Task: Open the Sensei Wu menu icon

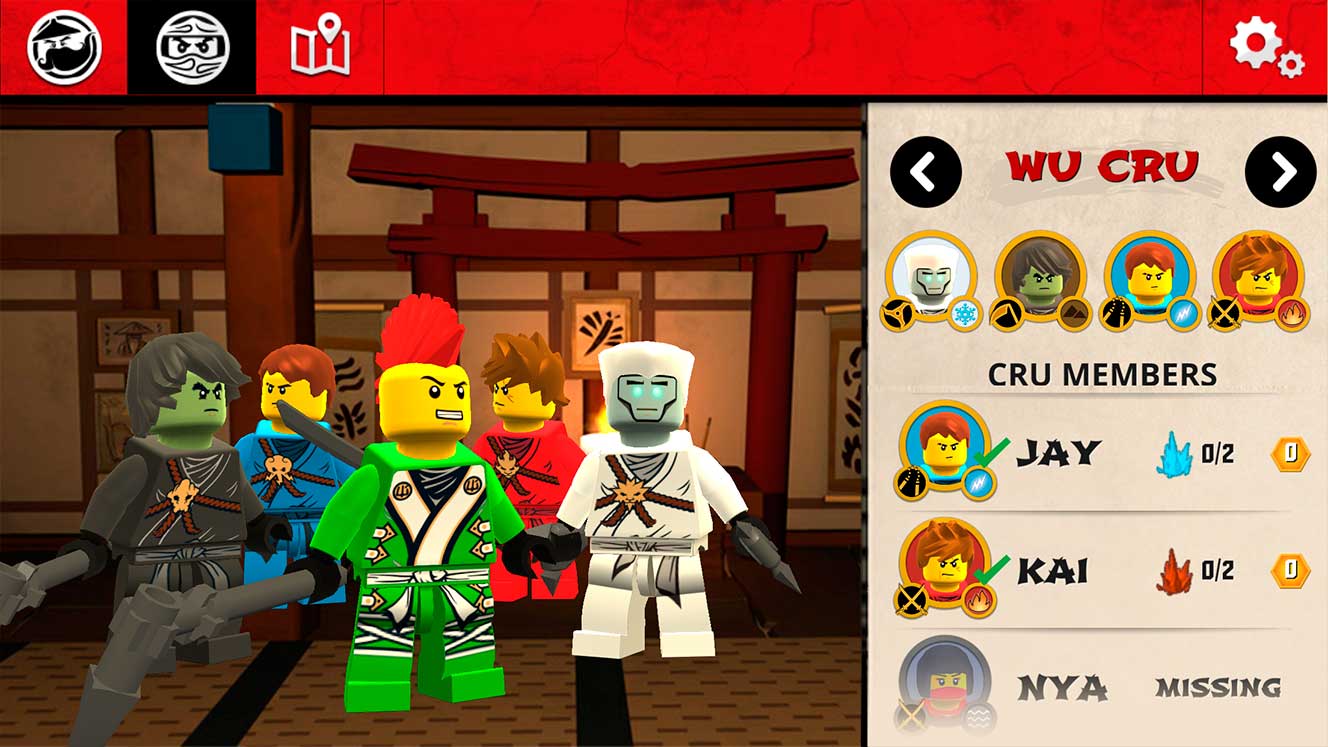Action: tap(62, 45)
